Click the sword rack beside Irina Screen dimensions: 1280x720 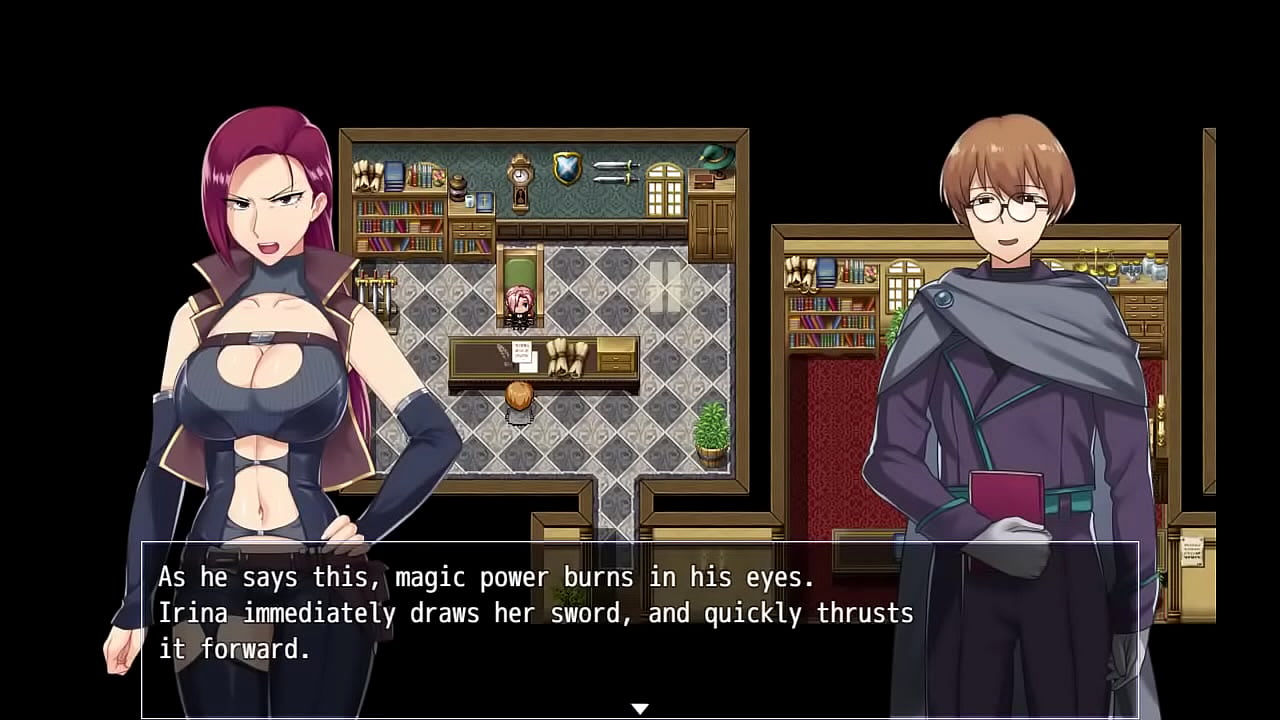point(377,290)
